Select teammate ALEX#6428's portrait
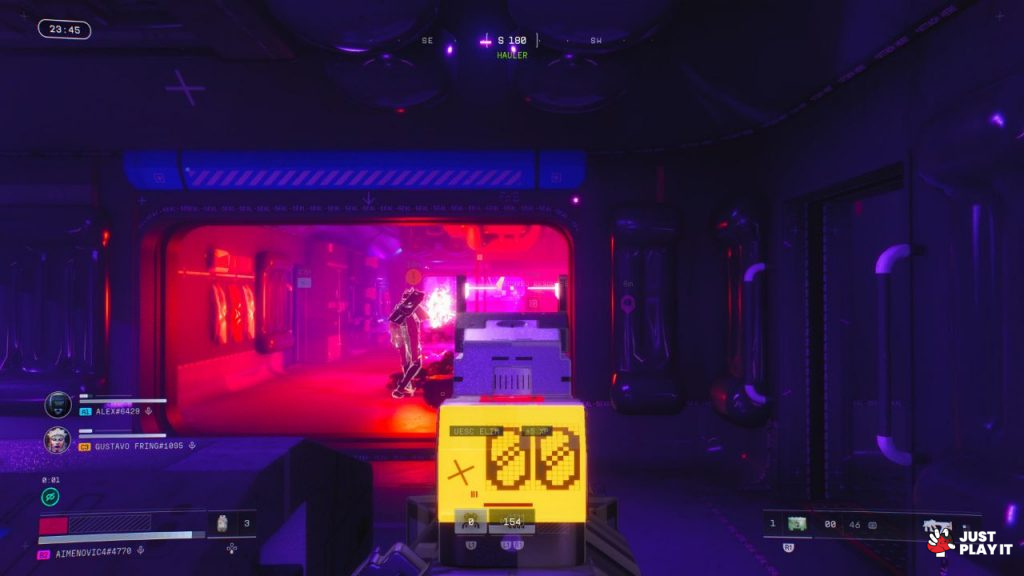Viewport: 1024px width, 576px height. [58, 404]
